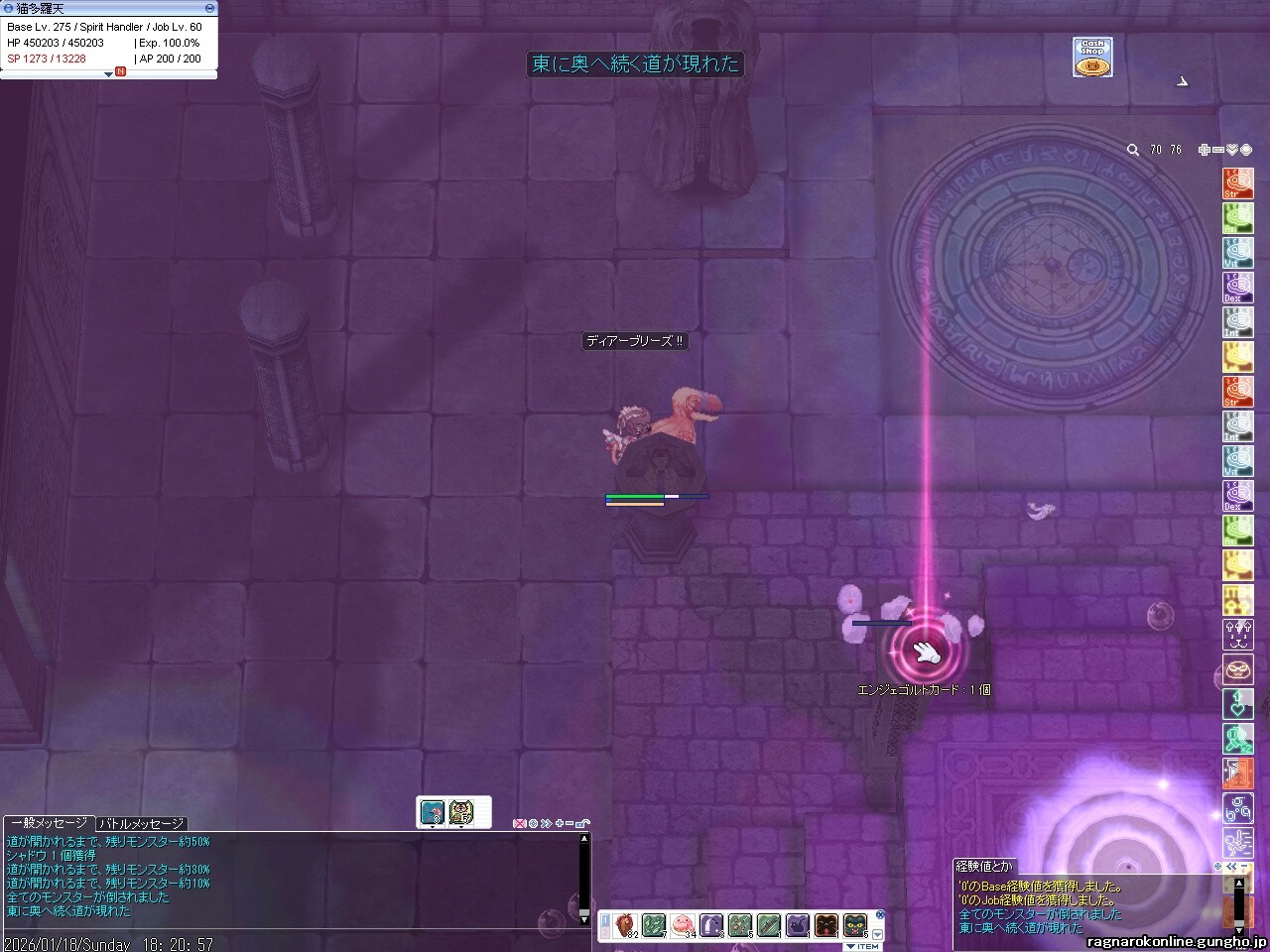Viewport: 1270px width, 952px height.
Task: Select the 一般メッセージ chat tab
Action: [48, 824]
